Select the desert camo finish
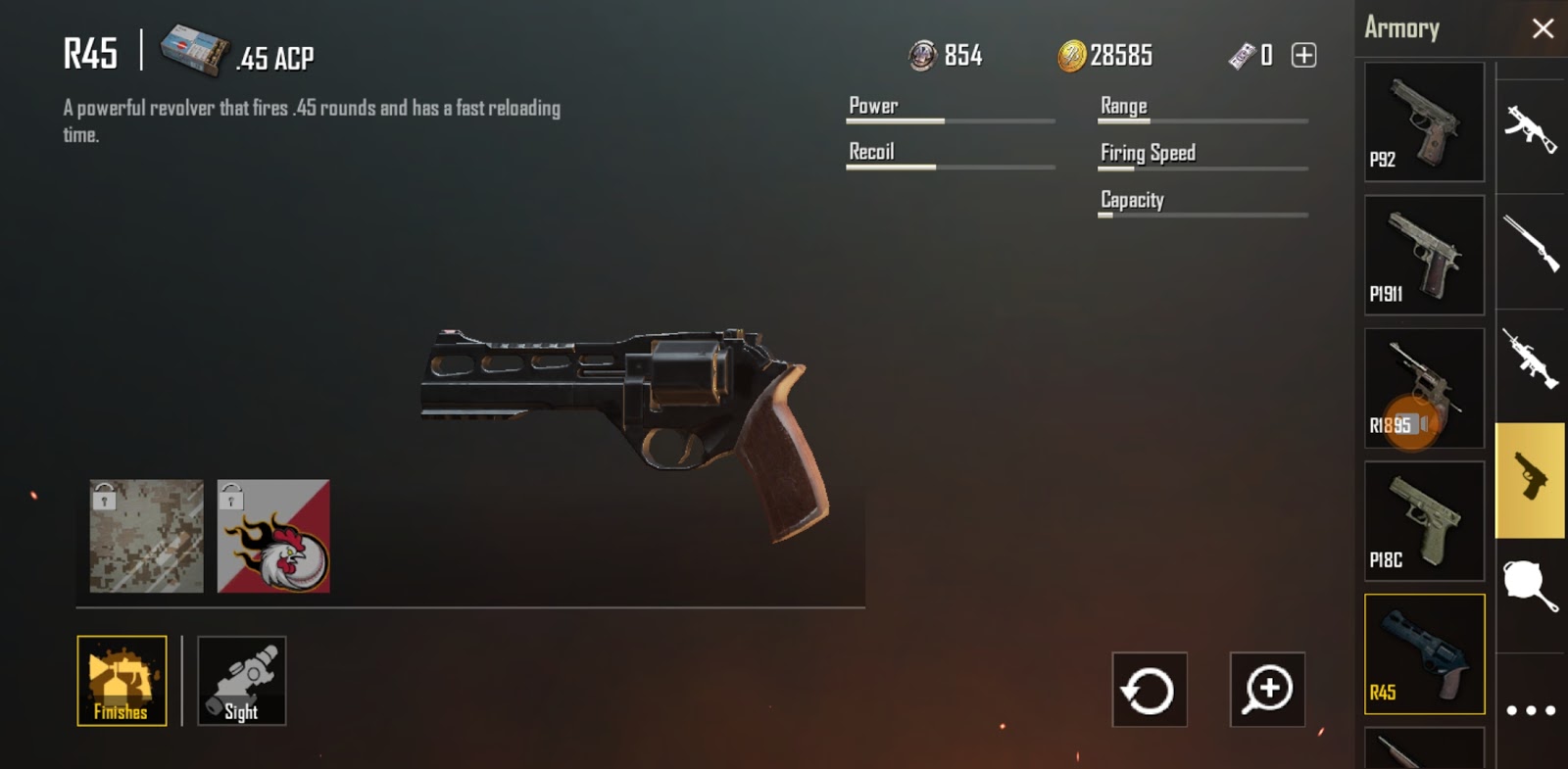1568x769 pixels. tap(147, 536)
